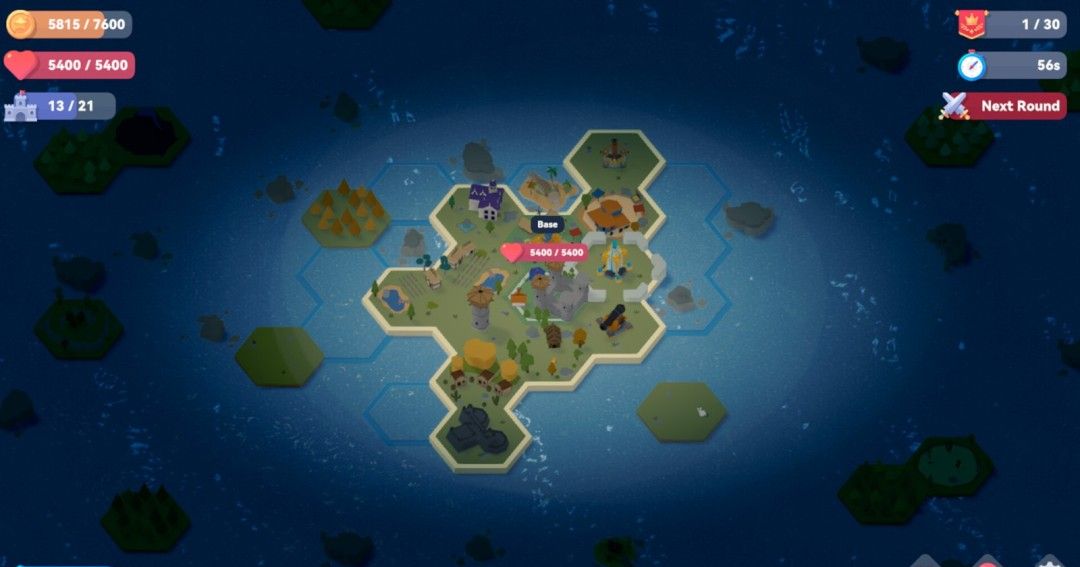The width and height of the screenshot is (1080, 567).
Task: Start the Next Round
Action: pyautogui.click(x=1005, y=106)
